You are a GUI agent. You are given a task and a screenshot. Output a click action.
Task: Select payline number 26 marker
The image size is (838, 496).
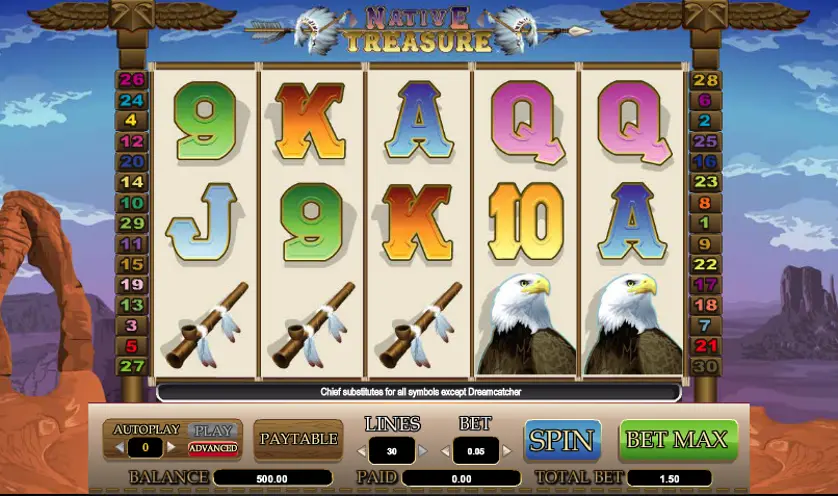(132, 81)
